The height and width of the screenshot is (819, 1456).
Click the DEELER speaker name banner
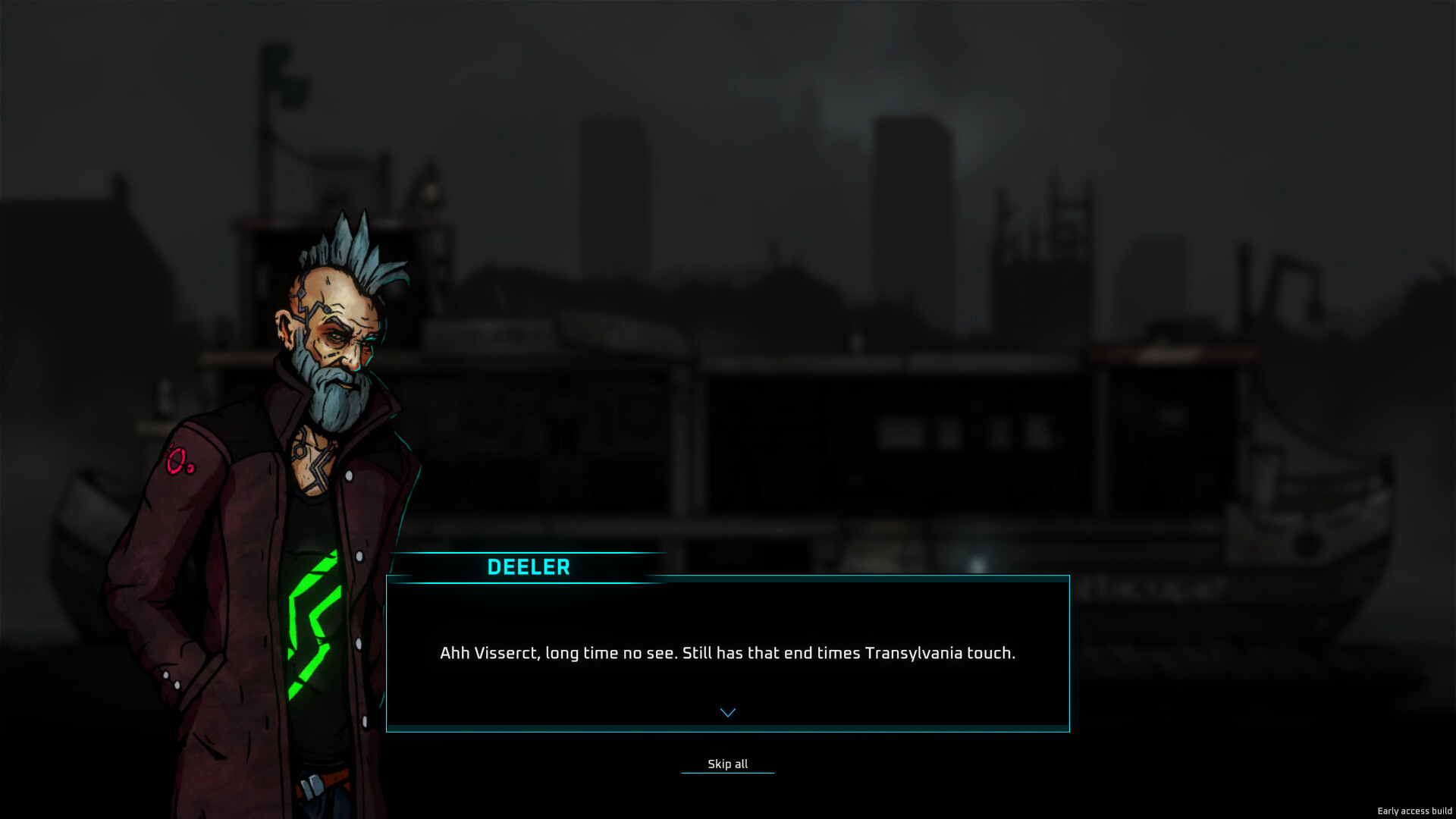click(x=529, y=567)
